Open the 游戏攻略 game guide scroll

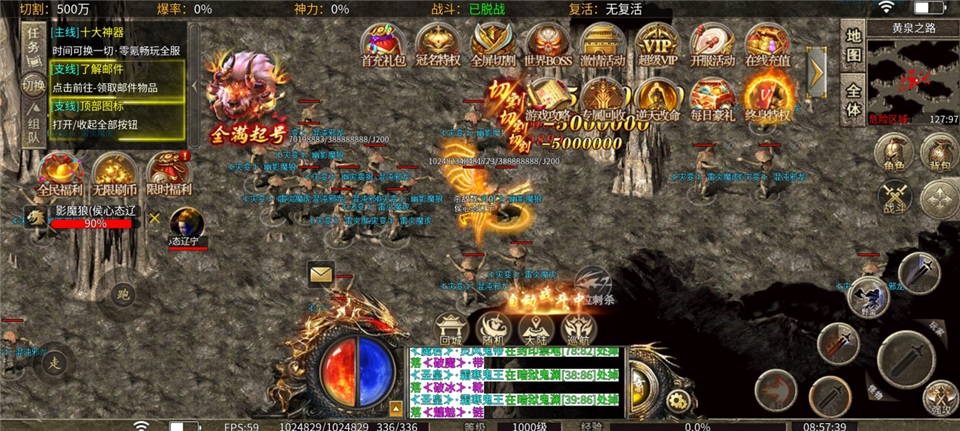[x=547, y=98]
